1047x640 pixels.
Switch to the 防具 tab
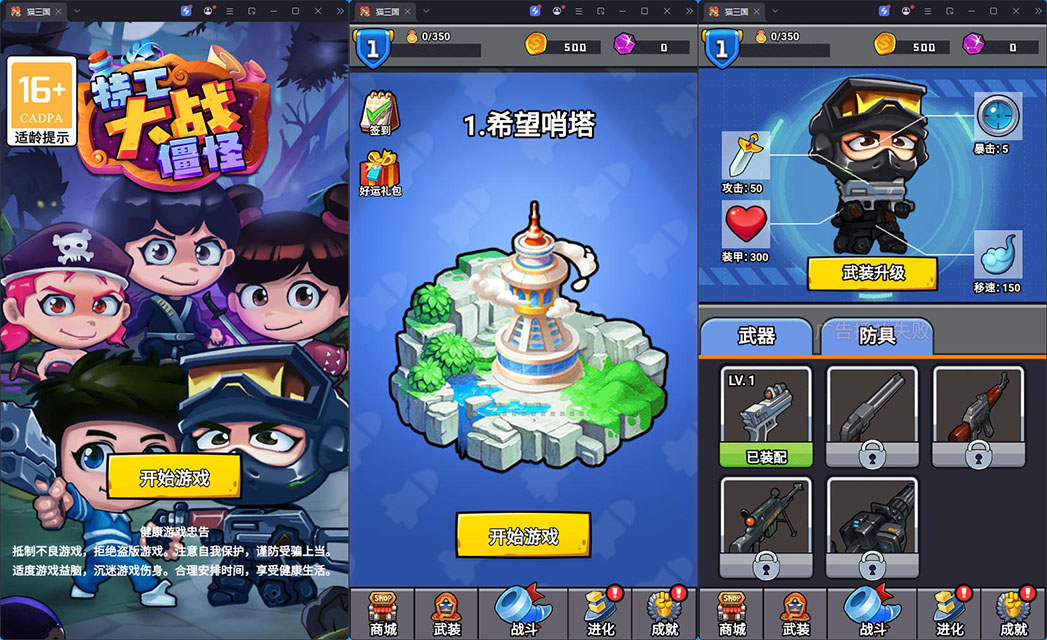point(877,336)
